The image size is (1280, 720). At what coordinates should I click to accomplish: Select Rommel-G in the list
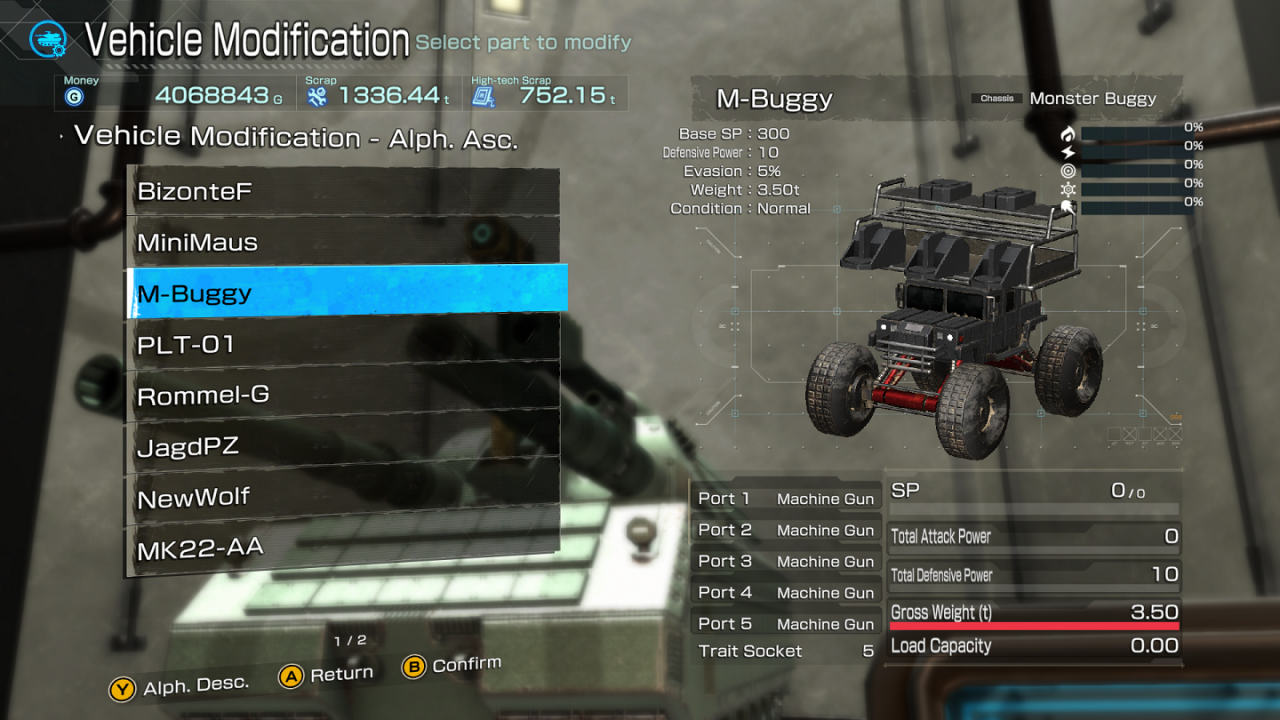(345, 395)
